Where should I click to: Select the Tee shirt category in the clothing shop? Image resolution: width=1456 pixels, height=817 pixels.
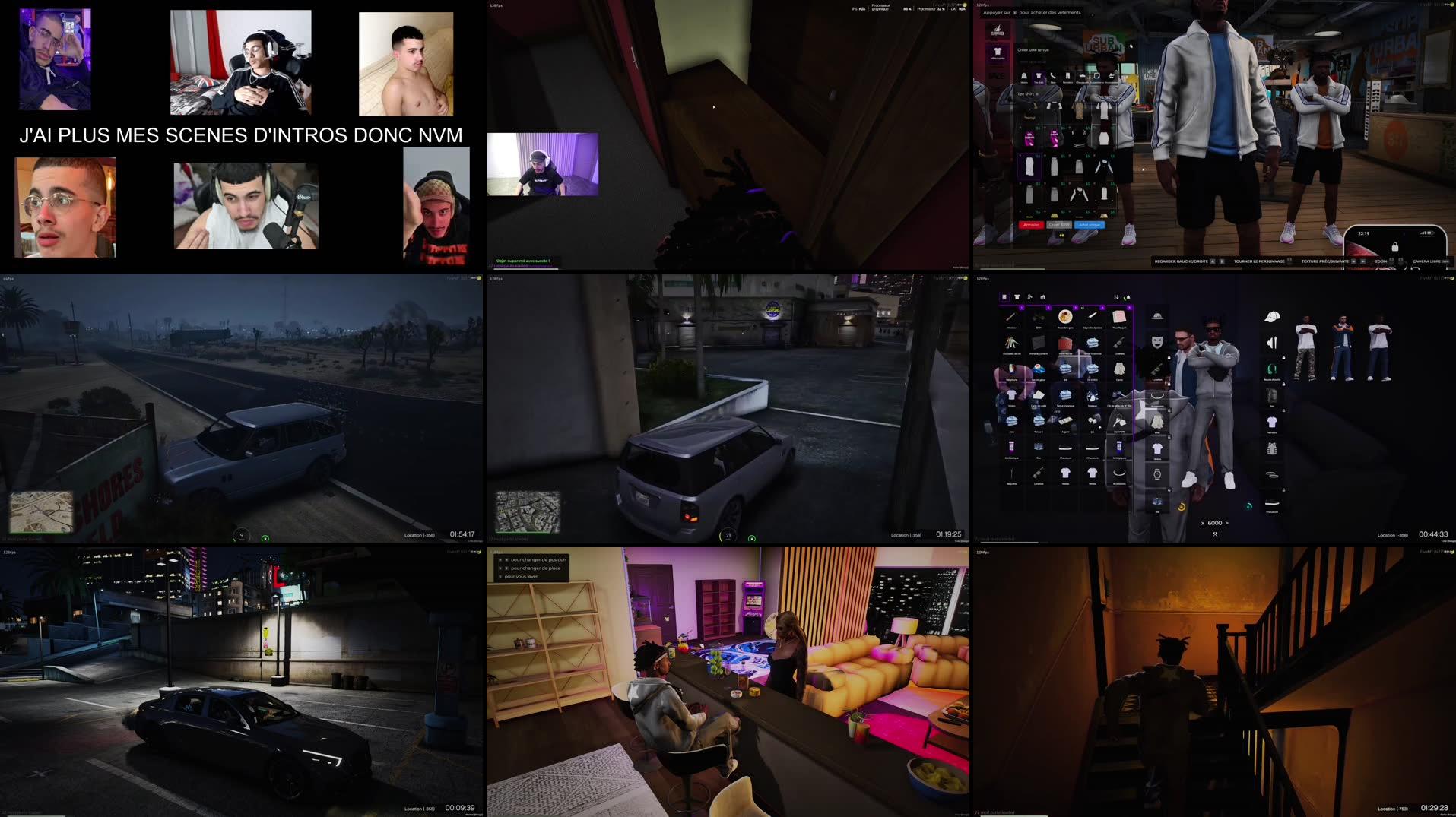tap(1038, 76)
